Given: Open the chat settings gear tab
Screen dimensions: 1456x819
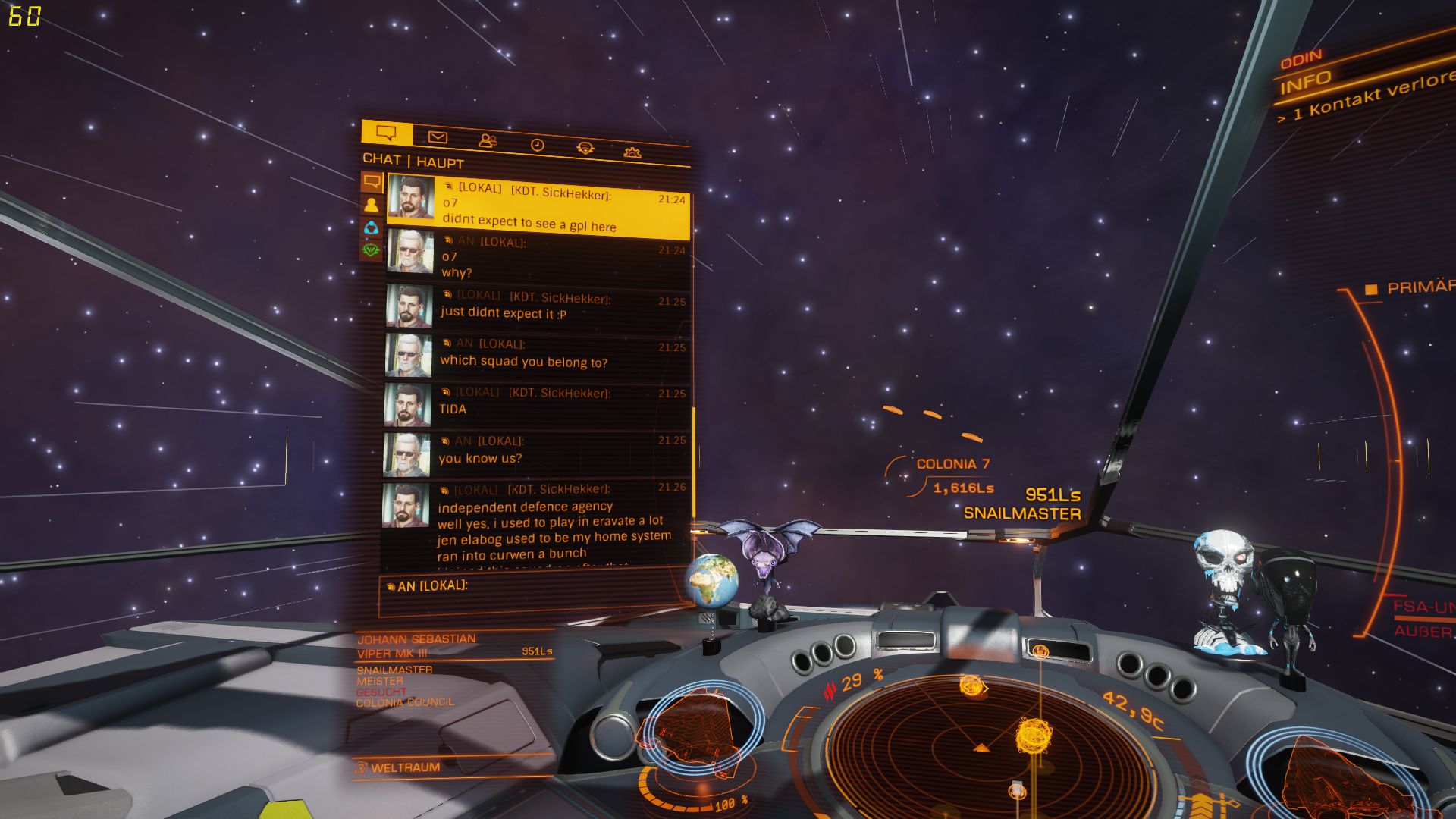Looking at the screenshot, I should click(x=632, y=152).
